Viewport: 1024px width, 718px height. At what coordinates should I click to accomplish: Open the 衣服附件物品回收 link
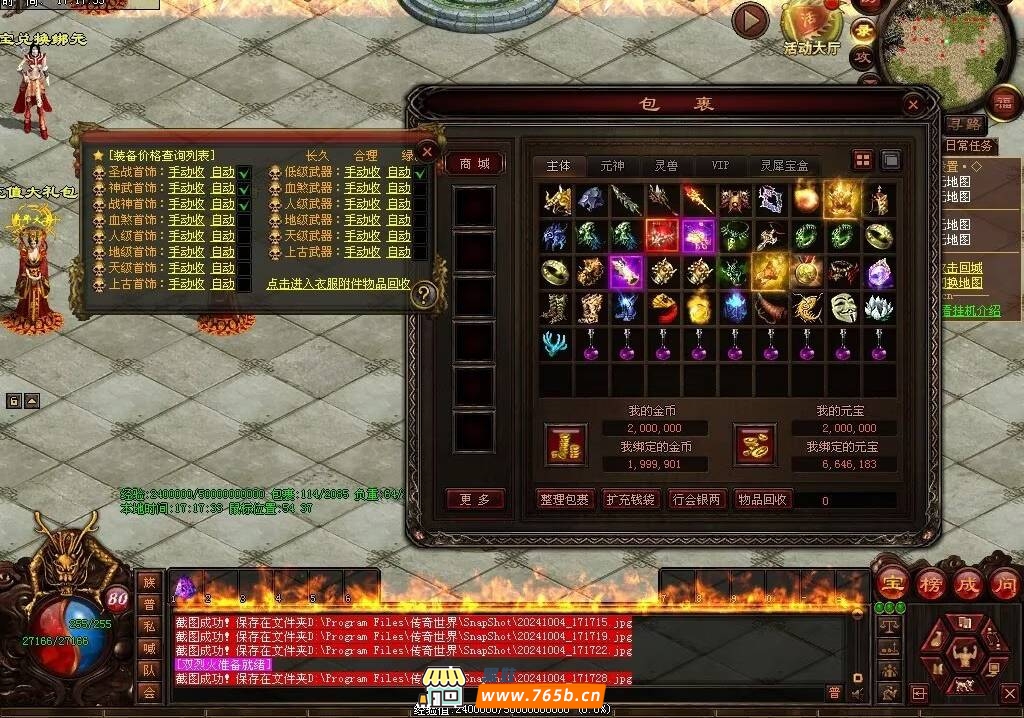tap(338, 284)
